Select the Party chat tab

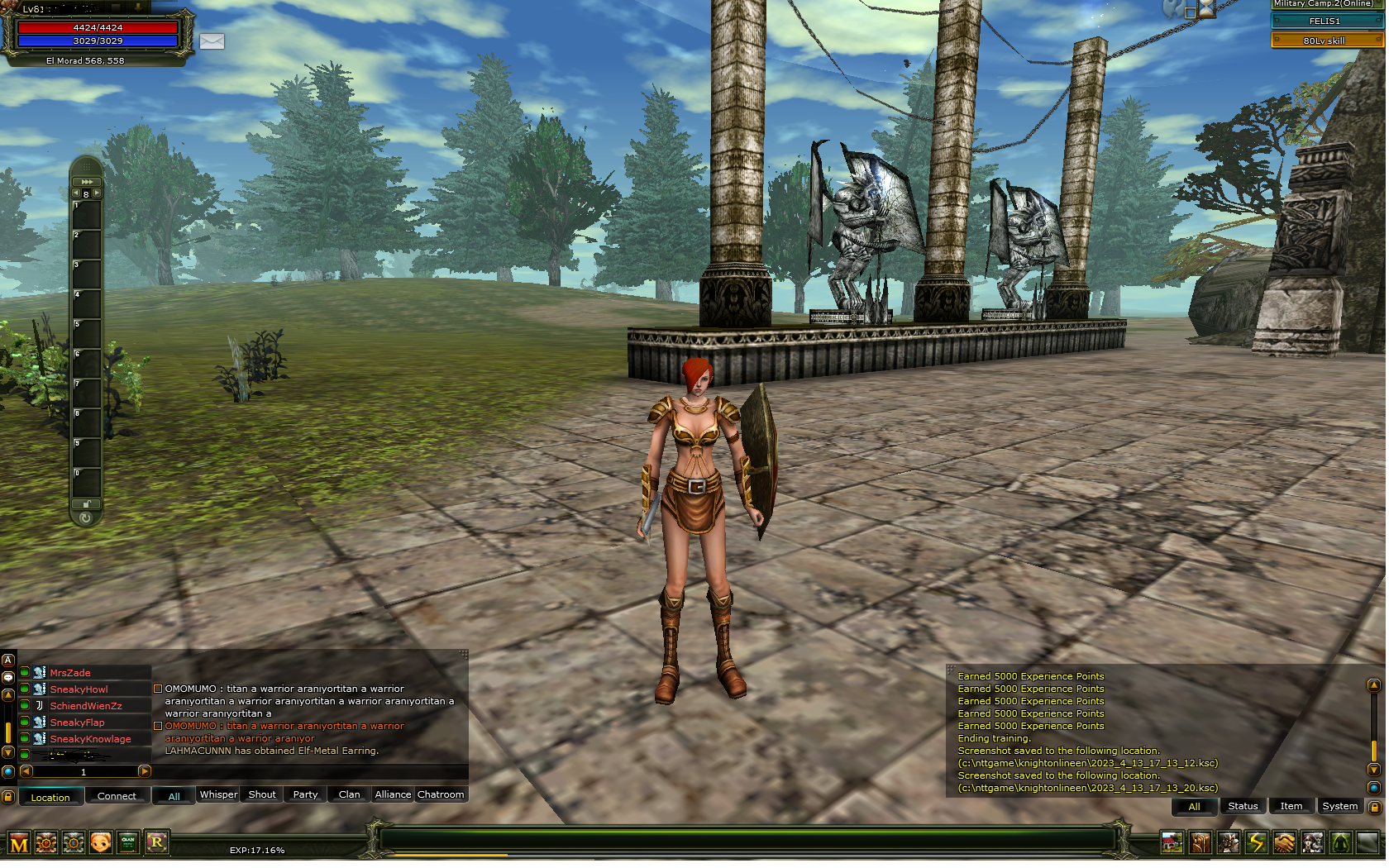click(x=305, y=794)
